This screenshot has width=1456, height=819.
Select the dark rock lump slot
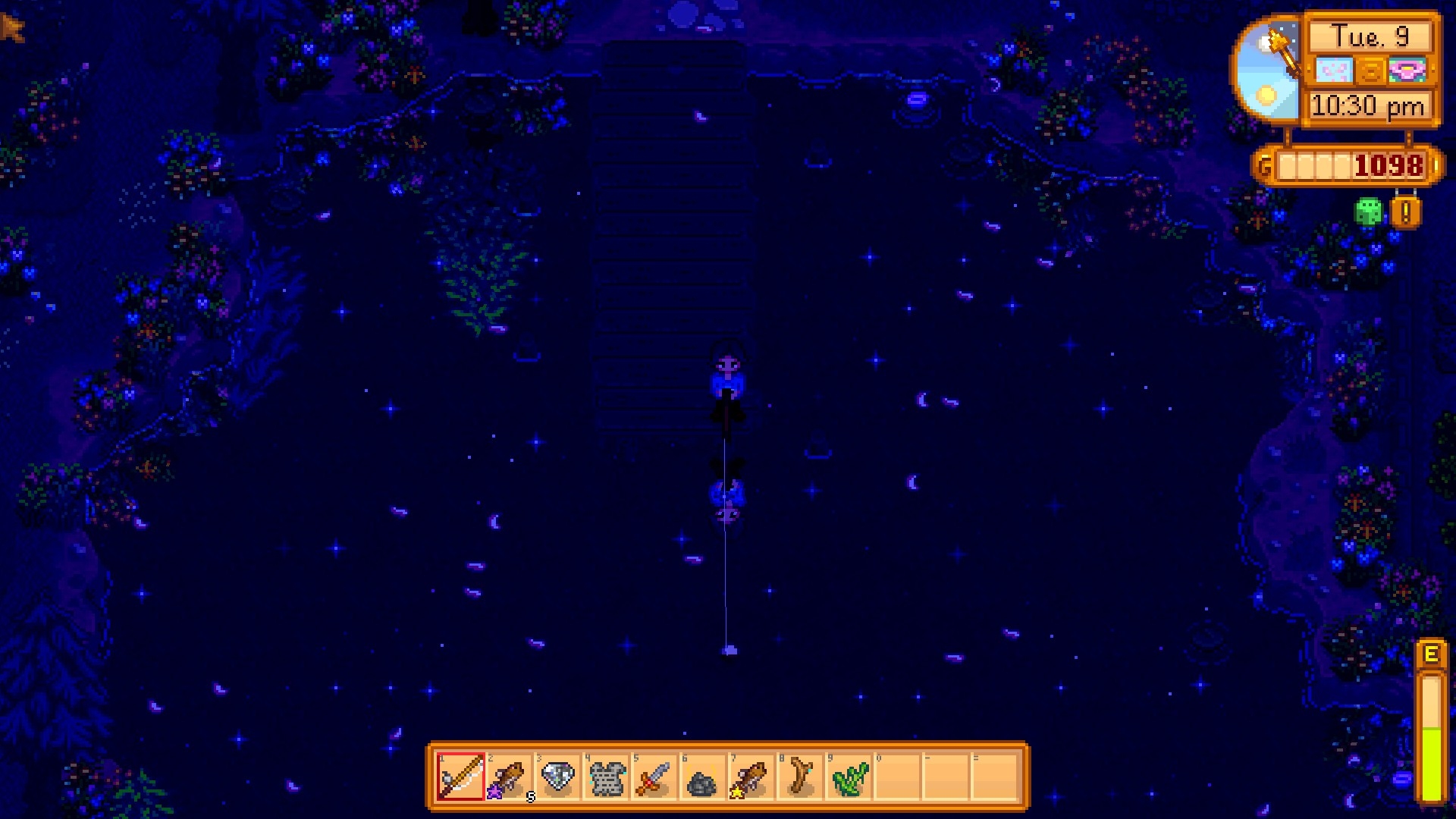703,777
